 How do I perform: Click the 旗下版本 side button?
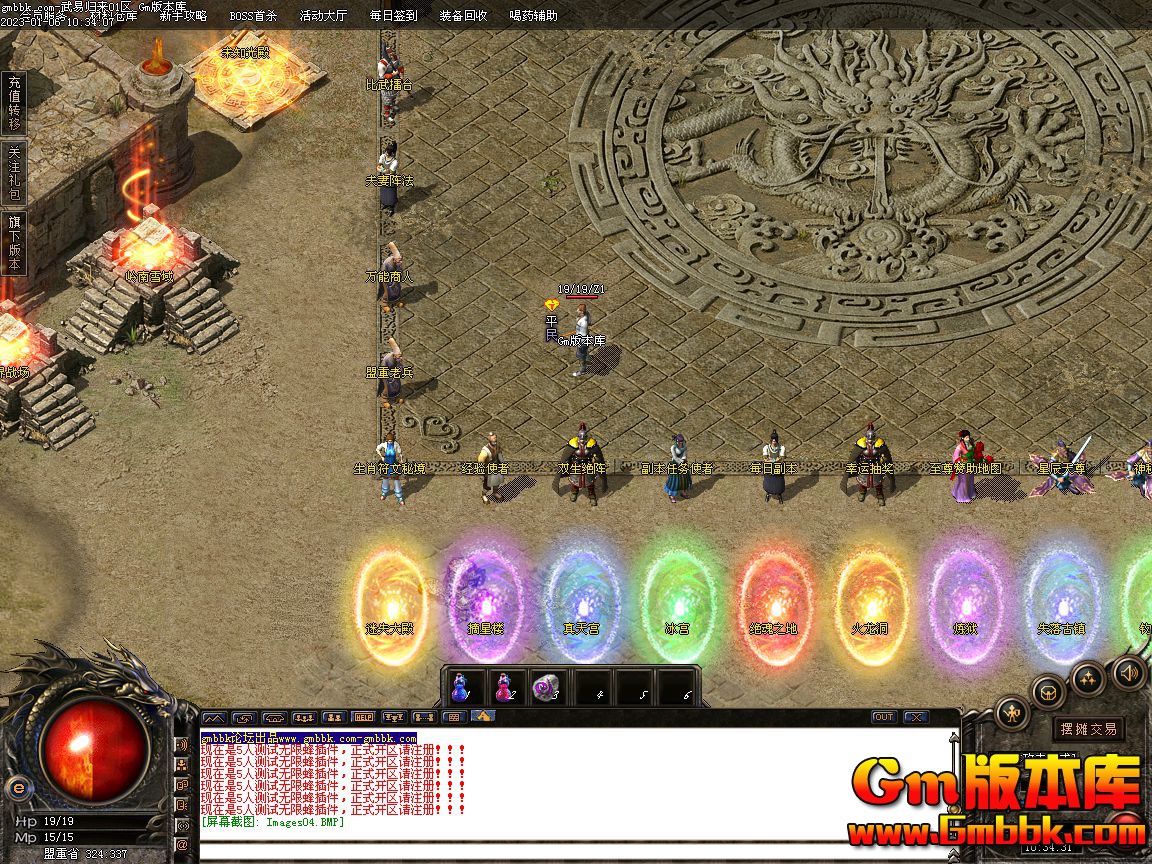pyautogui.click(x=14, y=243)
